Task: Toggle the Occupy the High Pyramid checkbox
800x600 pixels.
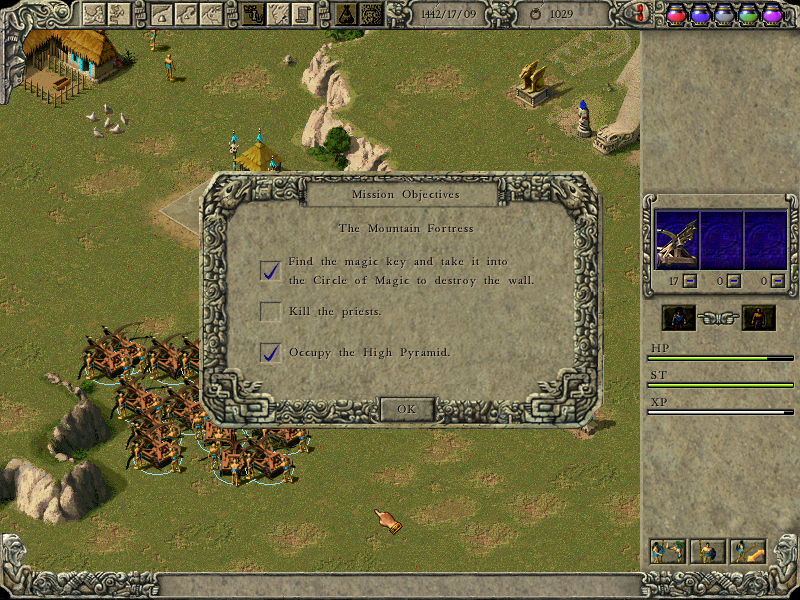Action: (270, 352)
